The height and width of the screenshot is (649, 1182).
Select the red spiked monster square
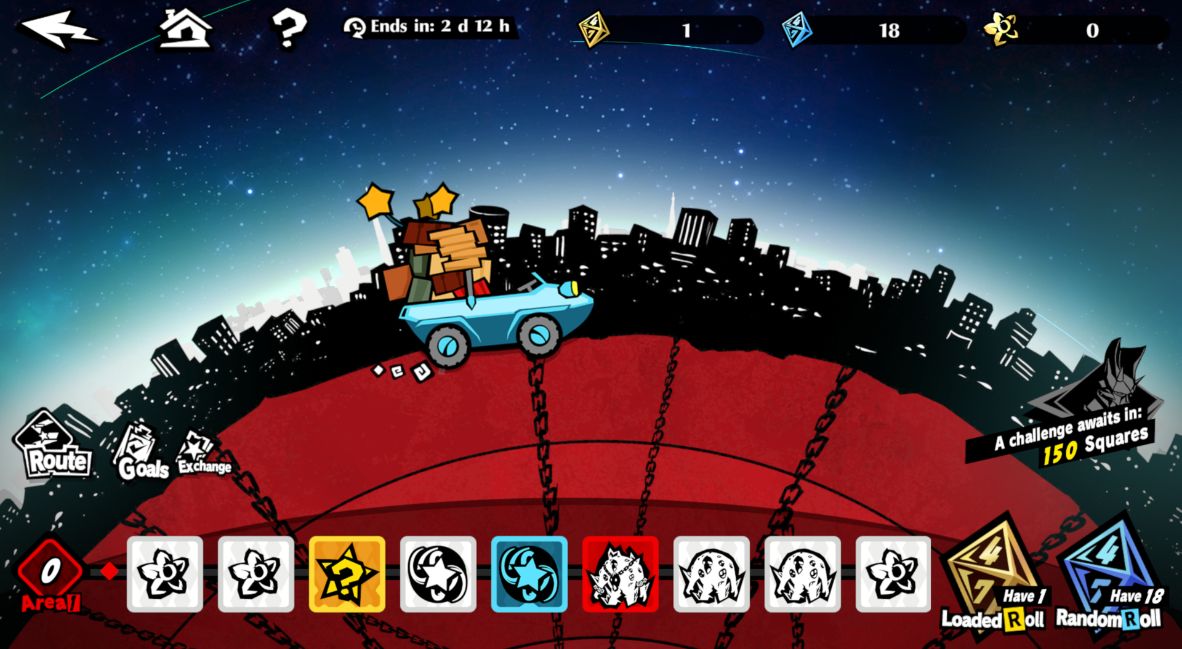click(x=620, y=574)
